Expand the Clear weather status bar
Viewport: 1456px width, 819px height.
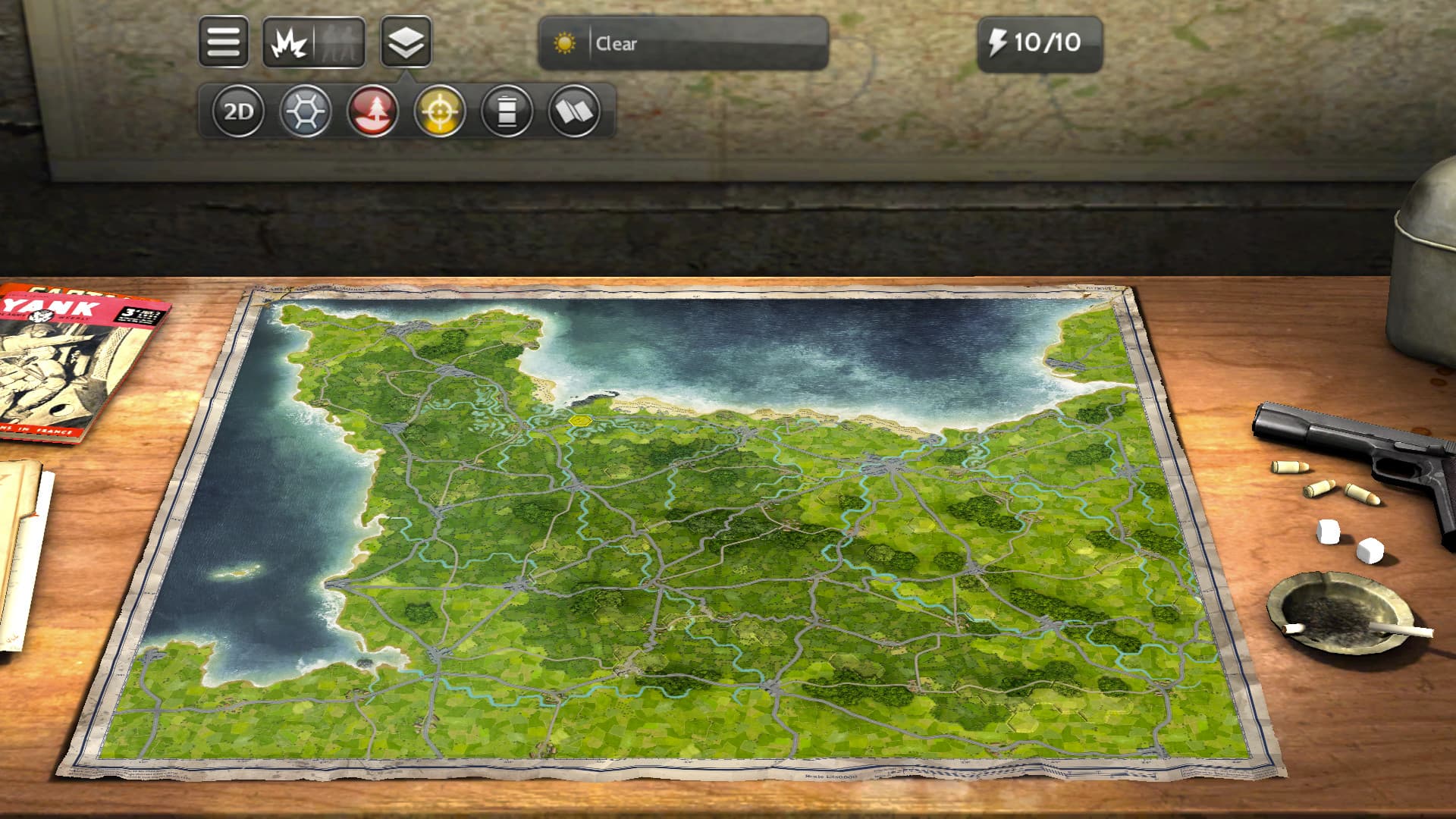point(682,45)
